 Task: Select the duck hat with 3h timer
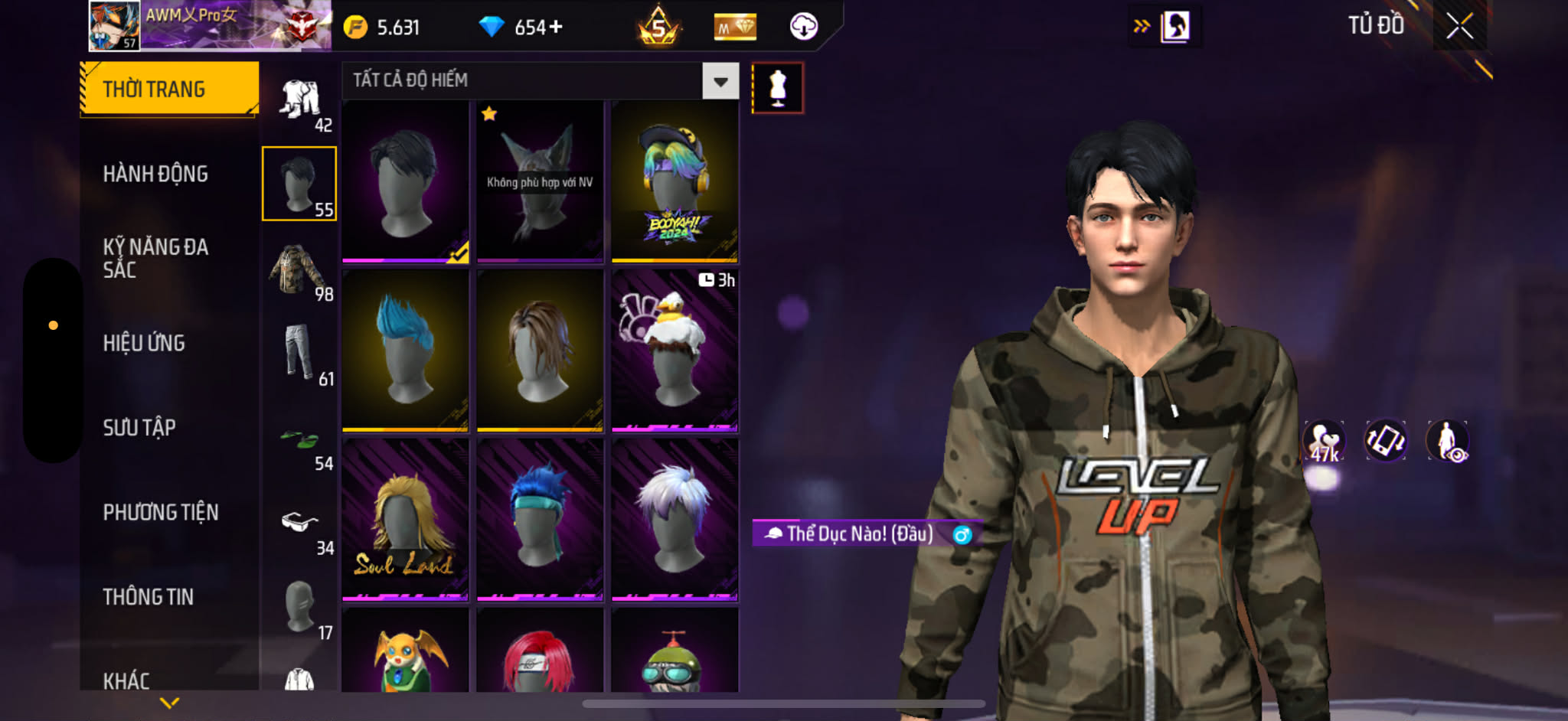click(x=675, y=351)
